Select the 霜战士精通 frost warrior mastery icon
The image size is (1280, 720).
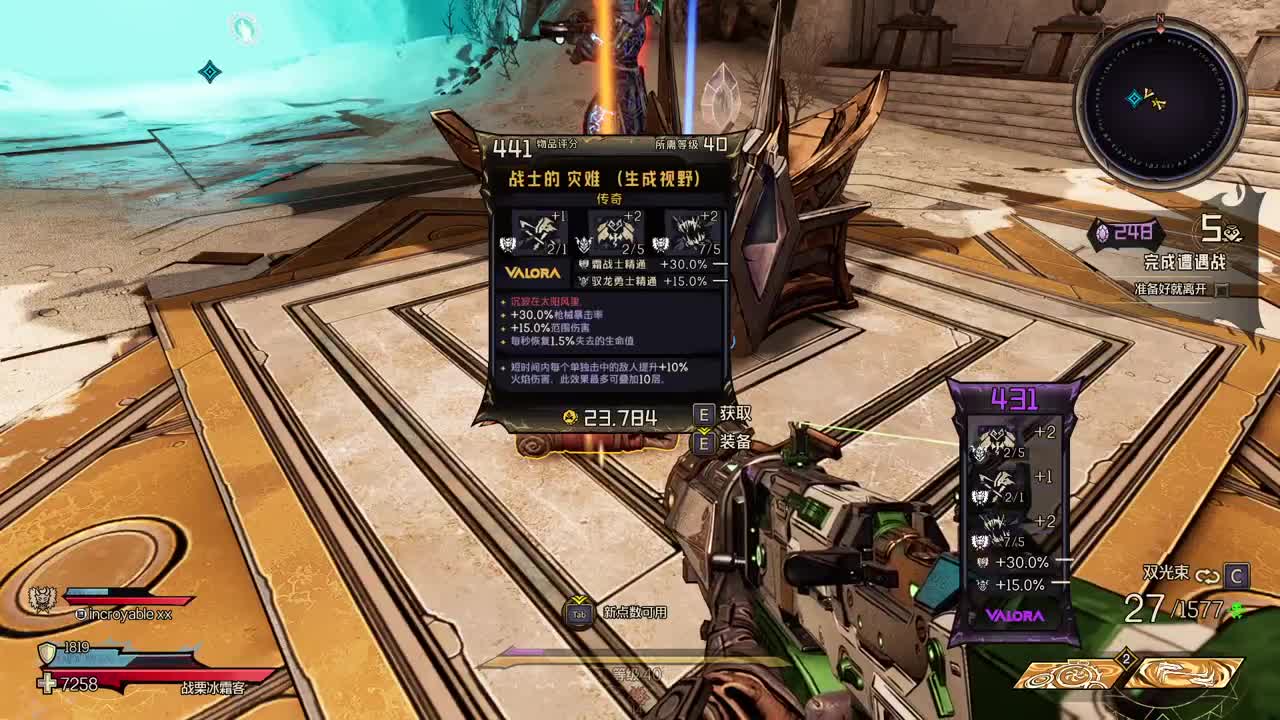[585, 263]
